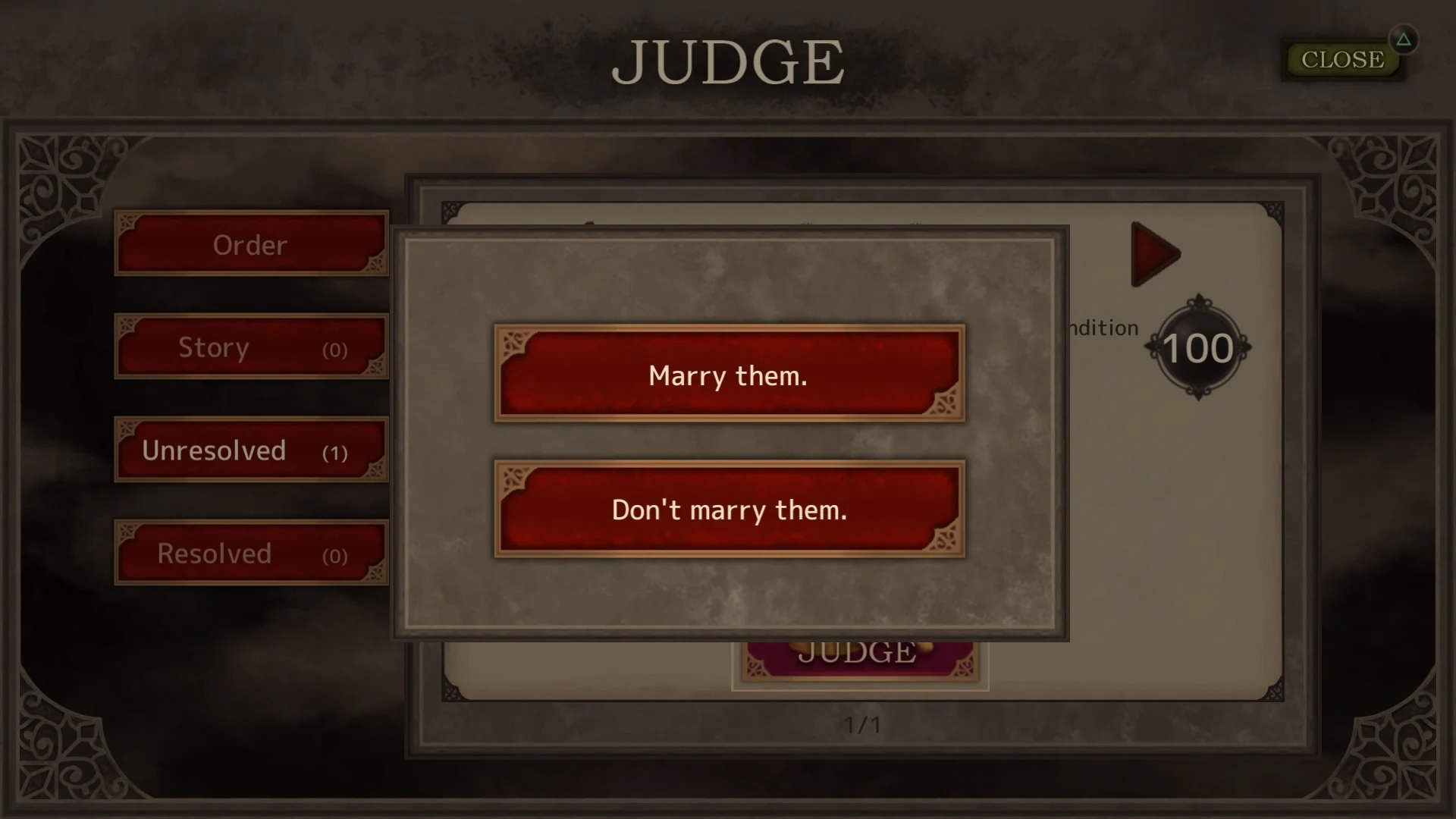This screenshot has height=819, width=1456.
Task: Switch to the Resolved category
Action: coord(250,552)
